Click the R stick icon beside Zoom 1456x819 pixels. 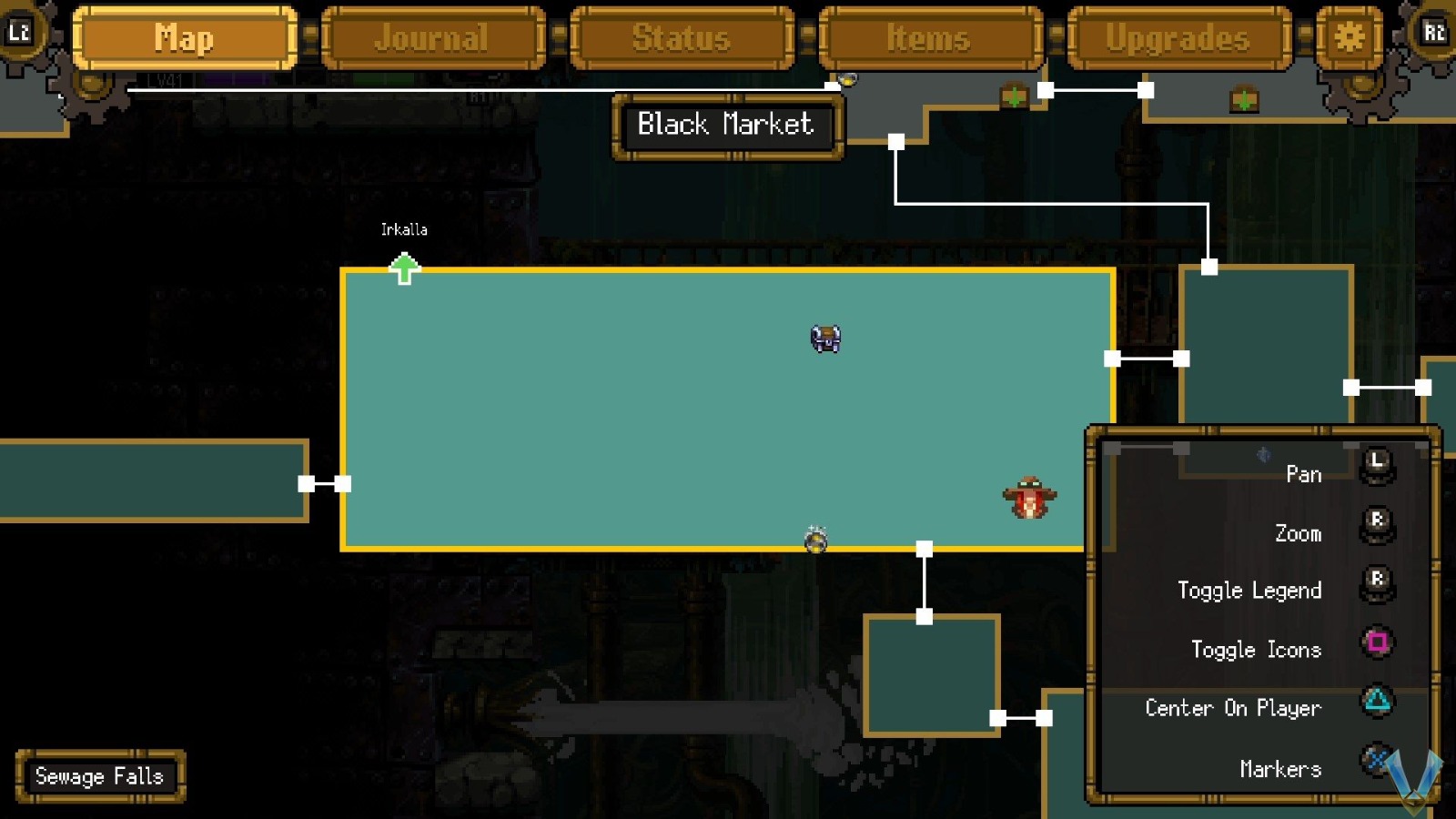[x=1376, y=521]
